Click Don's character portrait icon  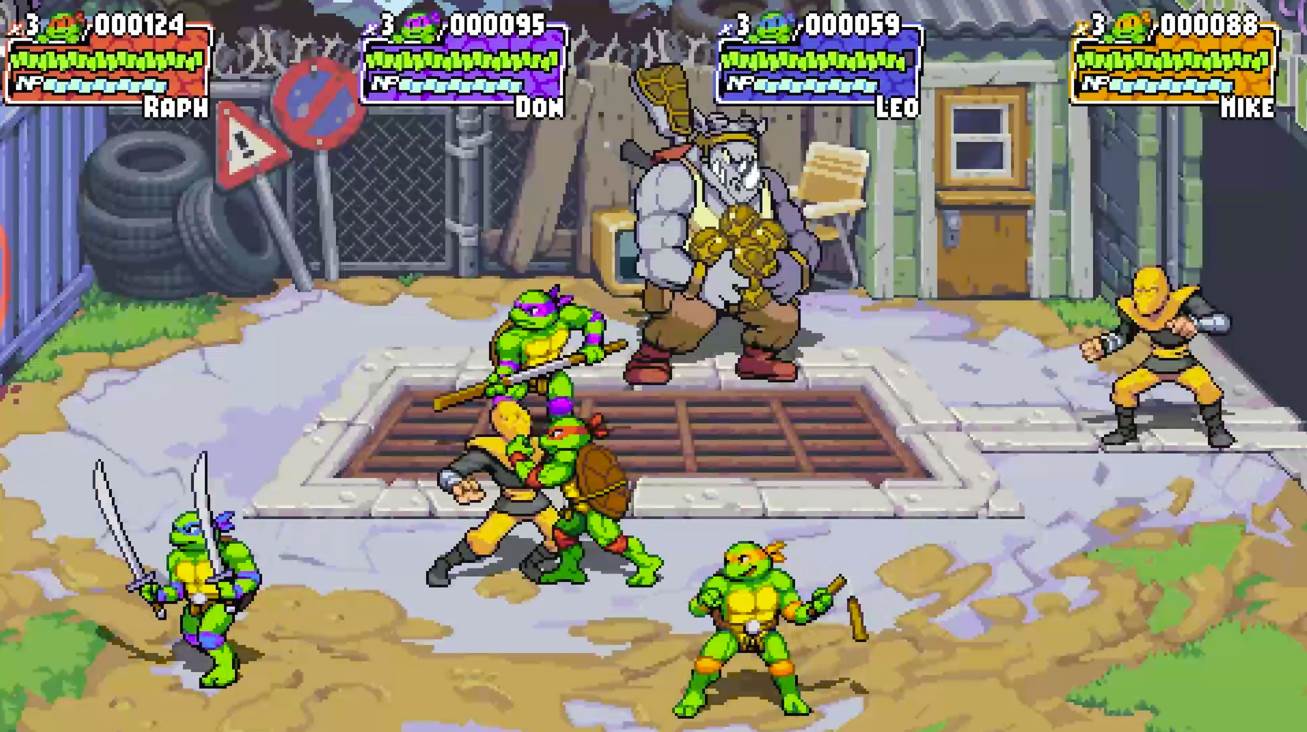[x=418, y=27]
